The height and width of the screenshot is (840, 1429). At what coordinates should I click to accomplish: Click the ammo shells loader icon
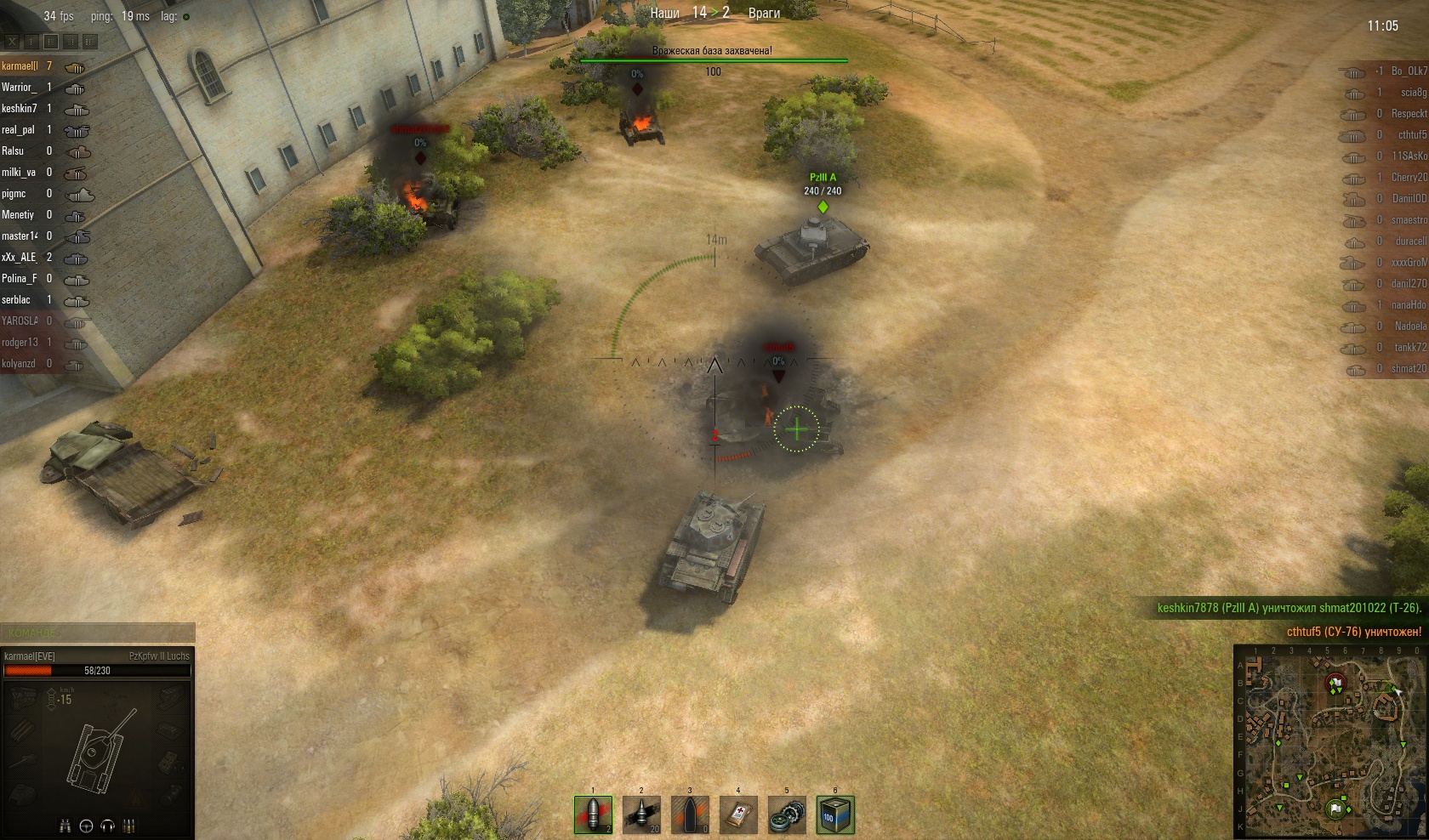click(128, 826)
